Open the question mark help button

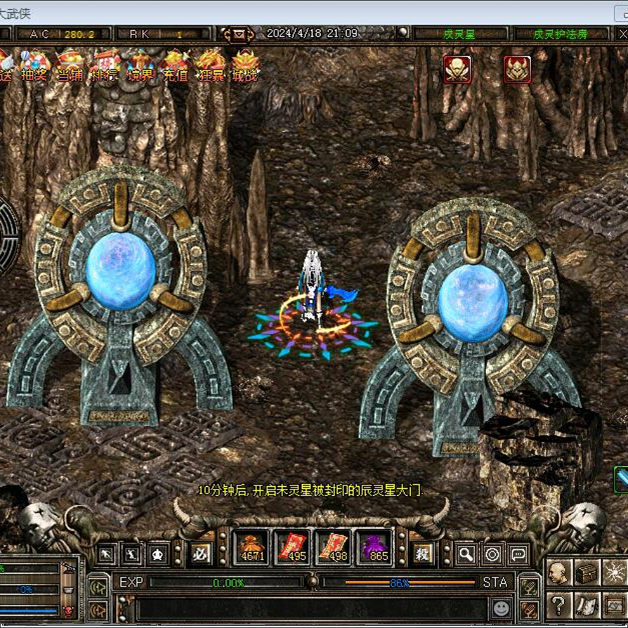(558, 604)
